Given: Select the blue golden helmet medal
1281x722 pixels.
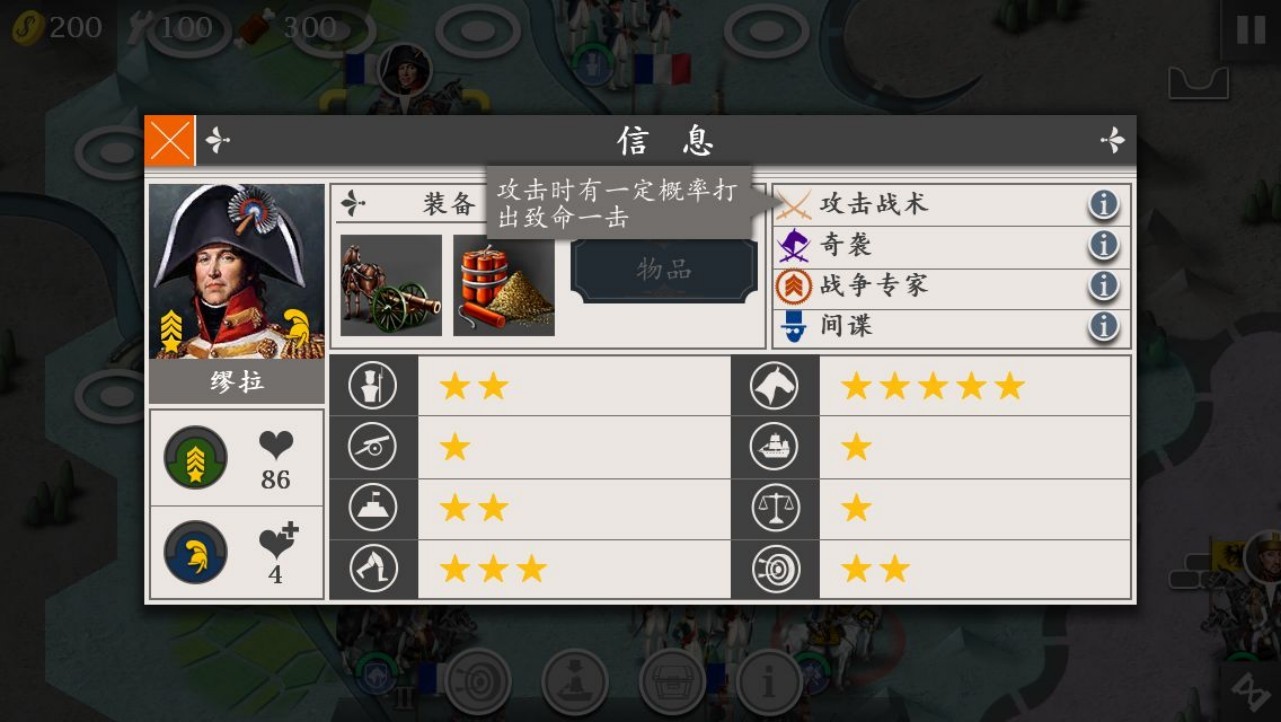Looking at the screenshot, I should 196,553.
